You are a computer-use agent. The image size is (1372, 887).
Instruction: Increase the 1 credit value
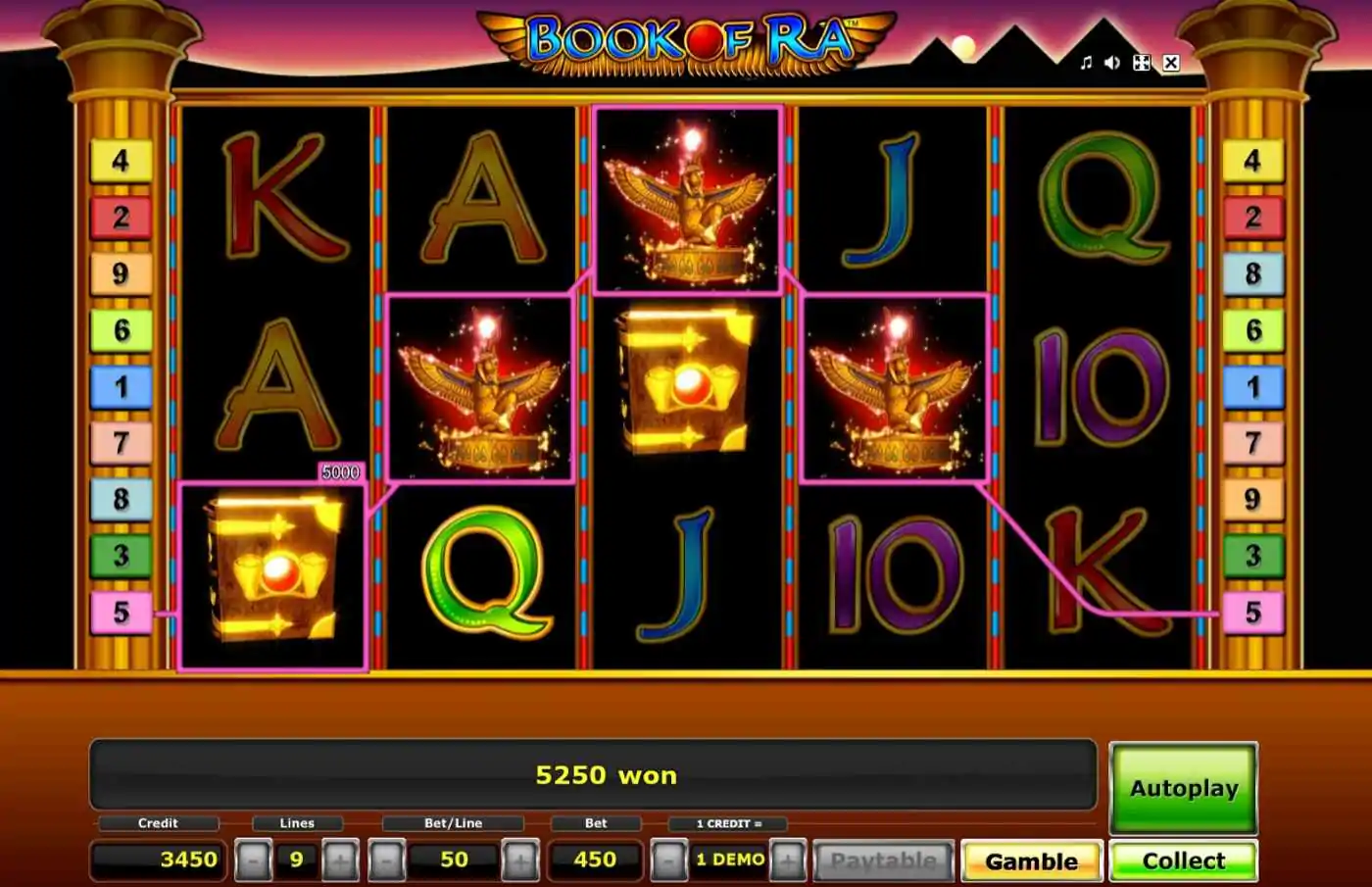click(x=788, y=861)
